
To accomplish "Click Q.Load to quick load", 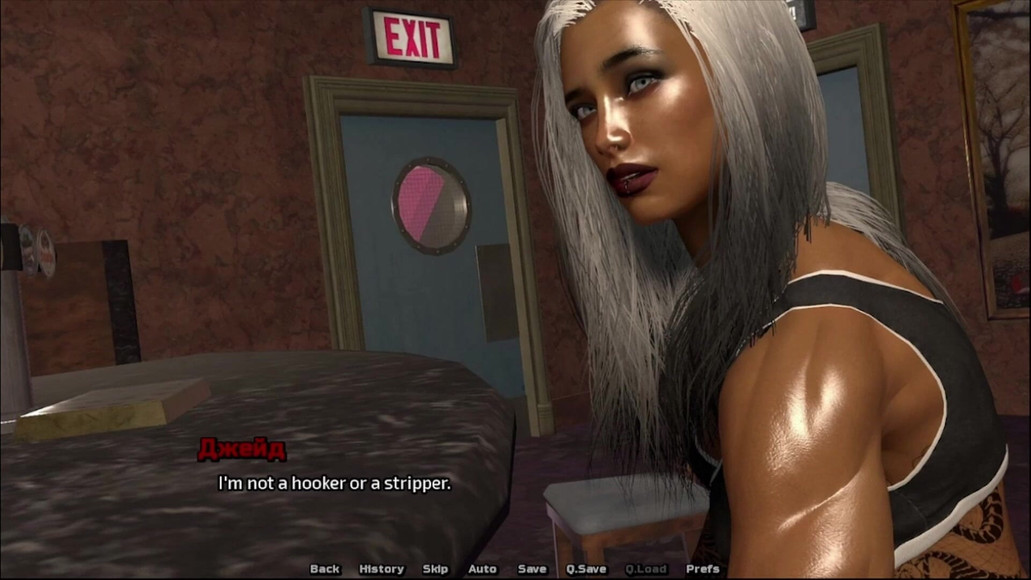I will [x=646, y=569].
